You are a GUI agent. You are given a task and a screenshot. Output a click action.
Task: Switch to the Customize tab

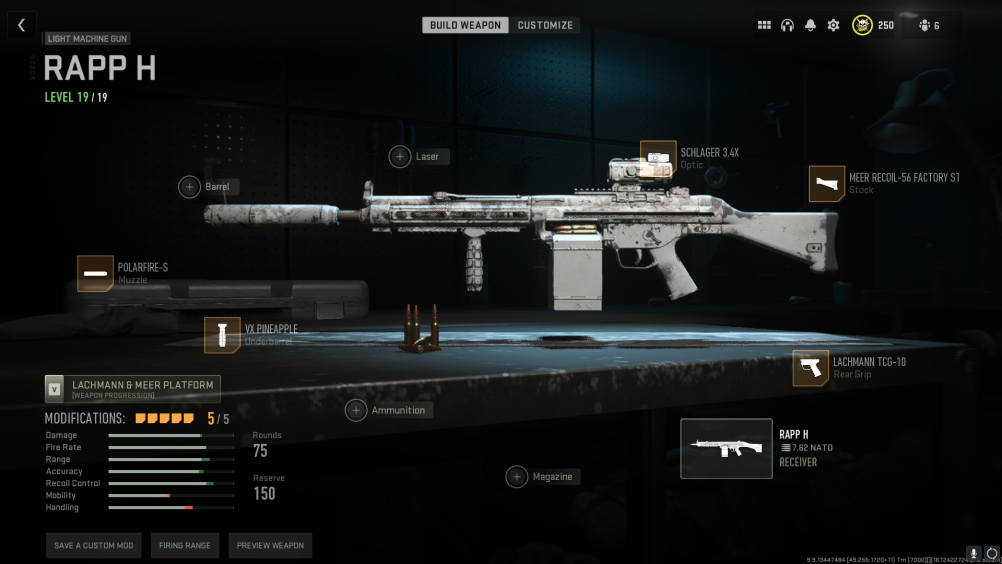click(x=545, y=25)
